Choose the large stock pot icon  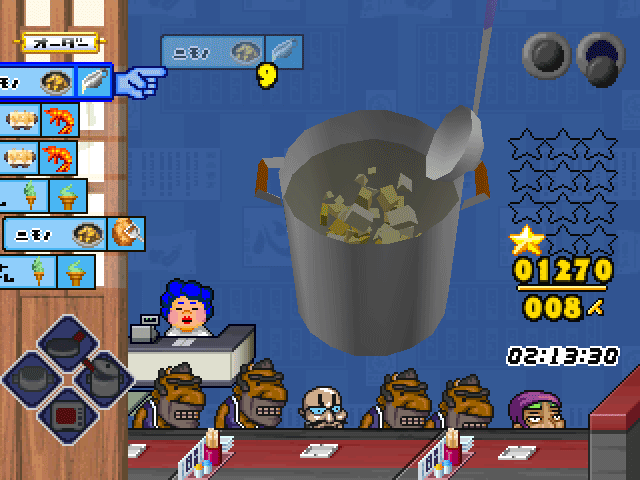tap(32, 378)
